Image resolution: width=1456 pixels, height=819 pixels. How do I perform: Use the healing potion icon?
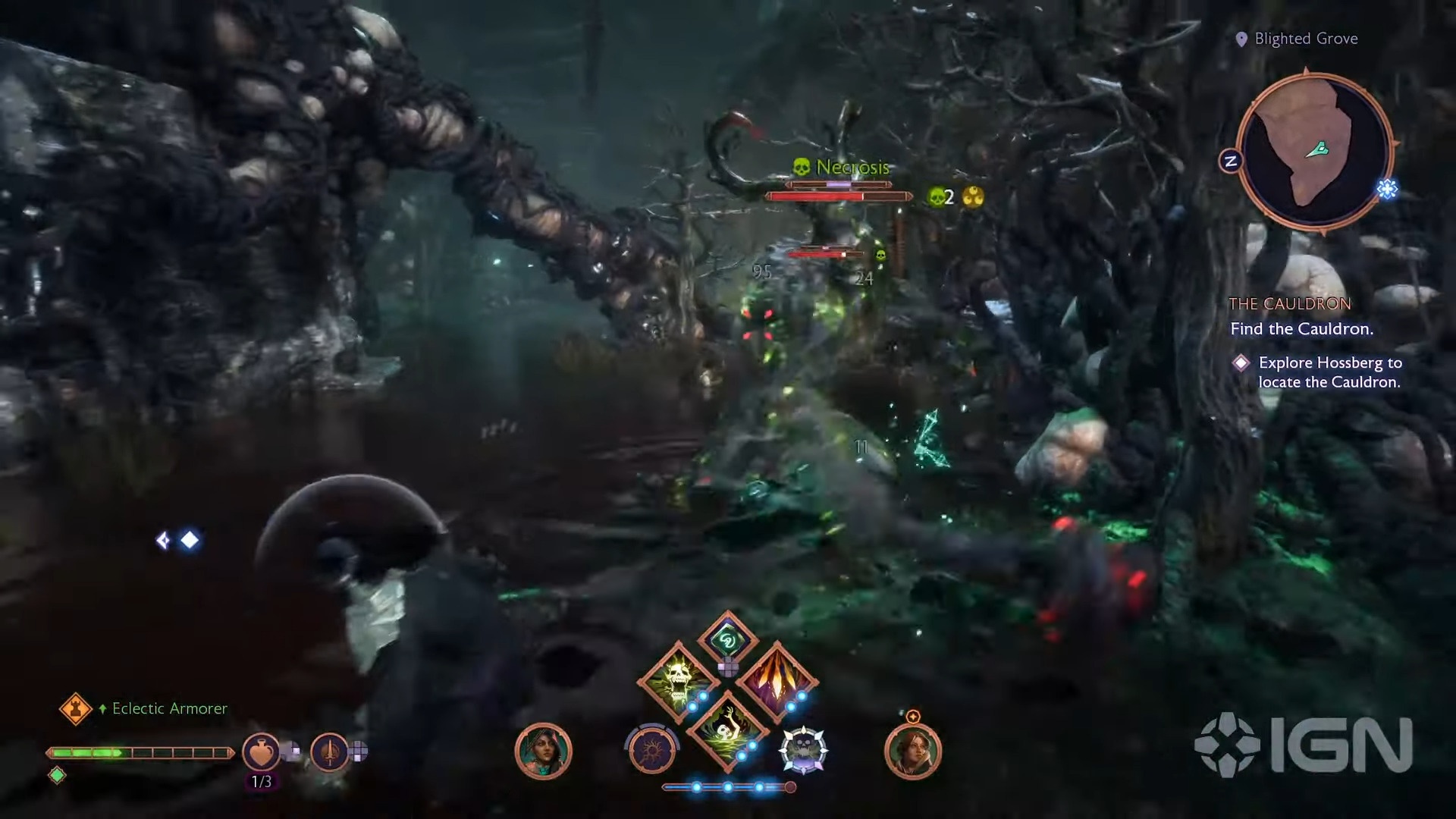click(x=260, y=752)
